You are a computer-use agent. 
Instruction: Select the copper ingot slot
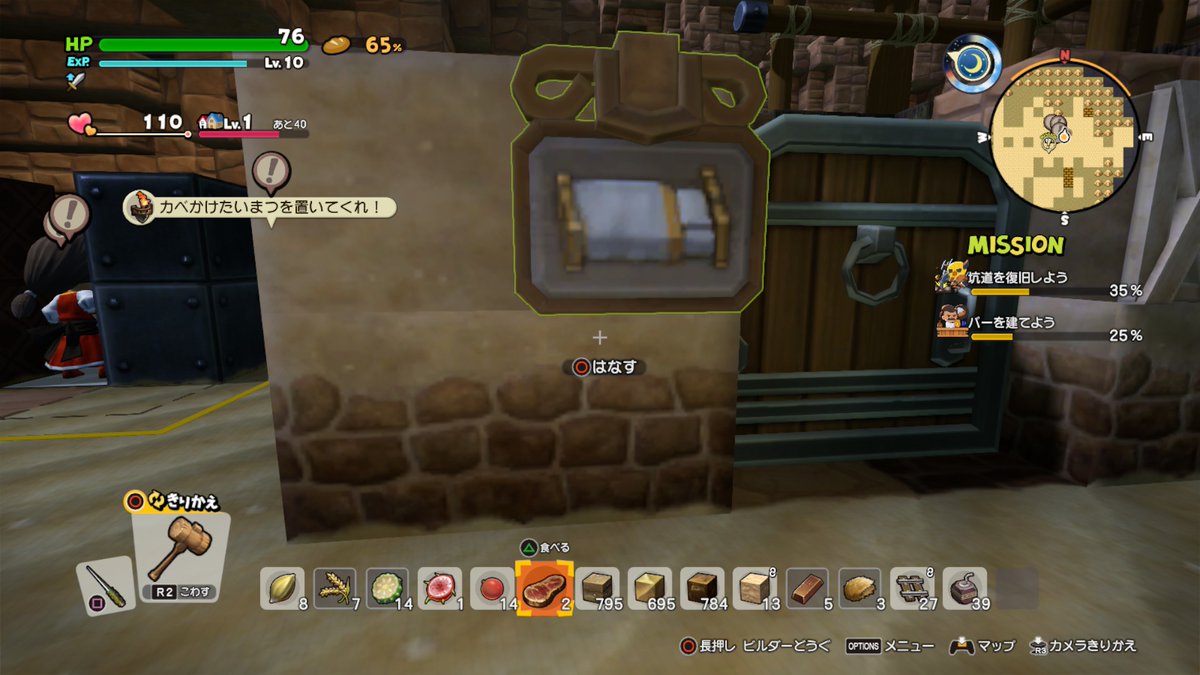tap(807, 588)
